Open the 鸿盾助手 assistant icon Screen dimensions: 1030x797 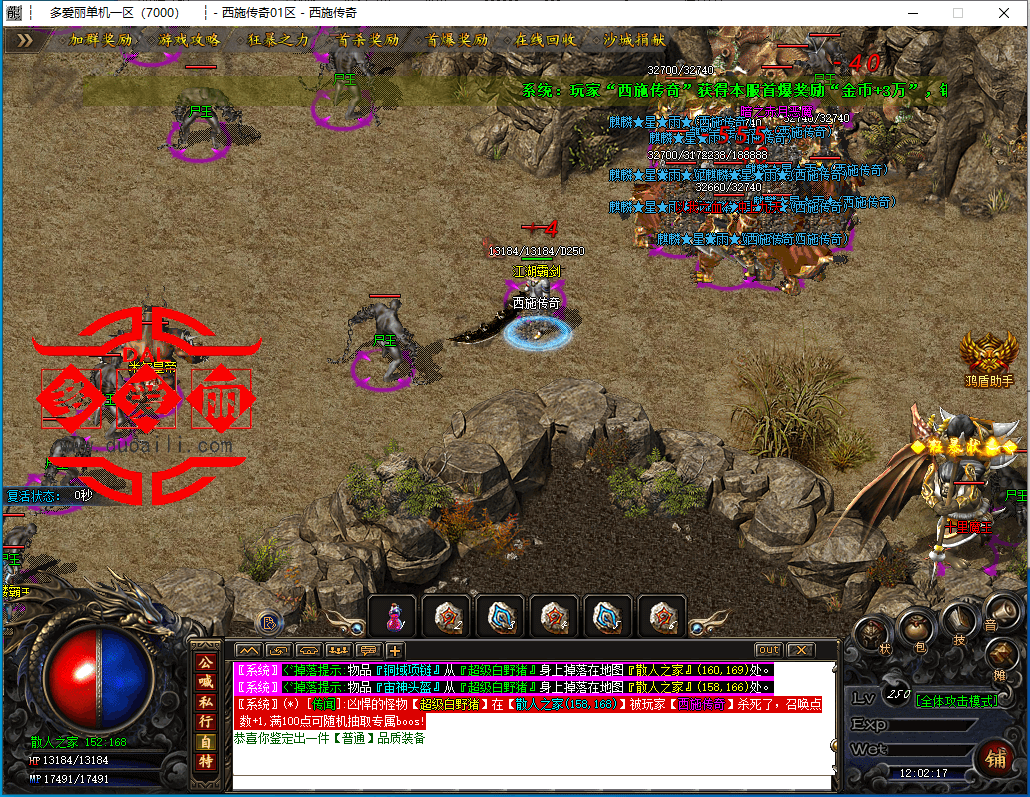pyautogui.click(x=988, y=358)
